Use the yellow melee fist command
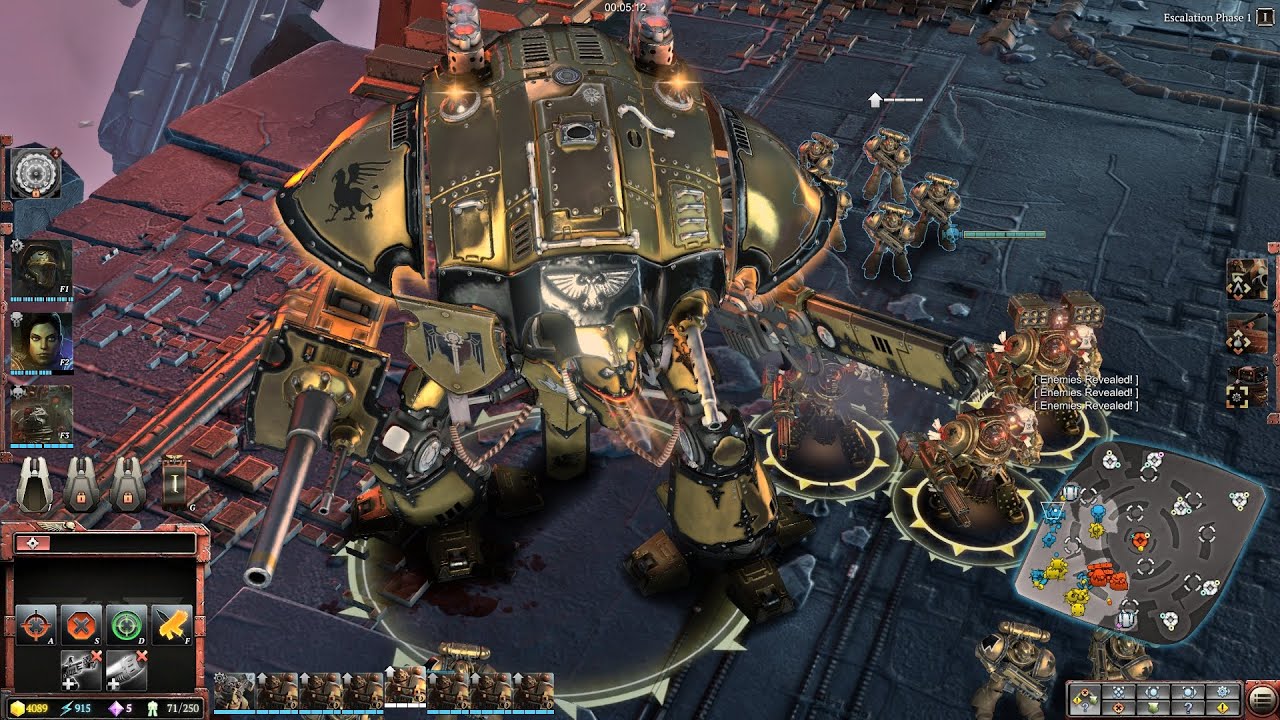The height and width of the screenshot is (720, 1280). pyautogui.click(x=170, y=626)
